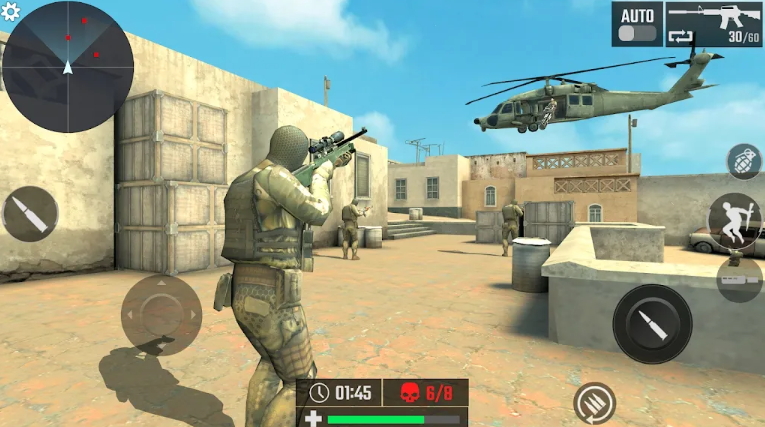Fire using the left-side bullet button
This screenshot has width=765, height=427.
[30, 214]
